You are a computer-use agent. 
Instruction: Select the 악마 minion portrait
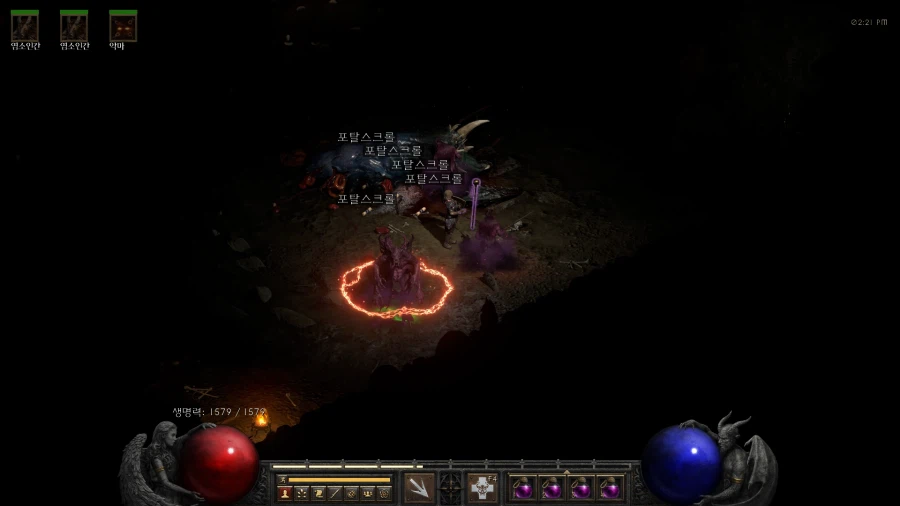(123, 26)
